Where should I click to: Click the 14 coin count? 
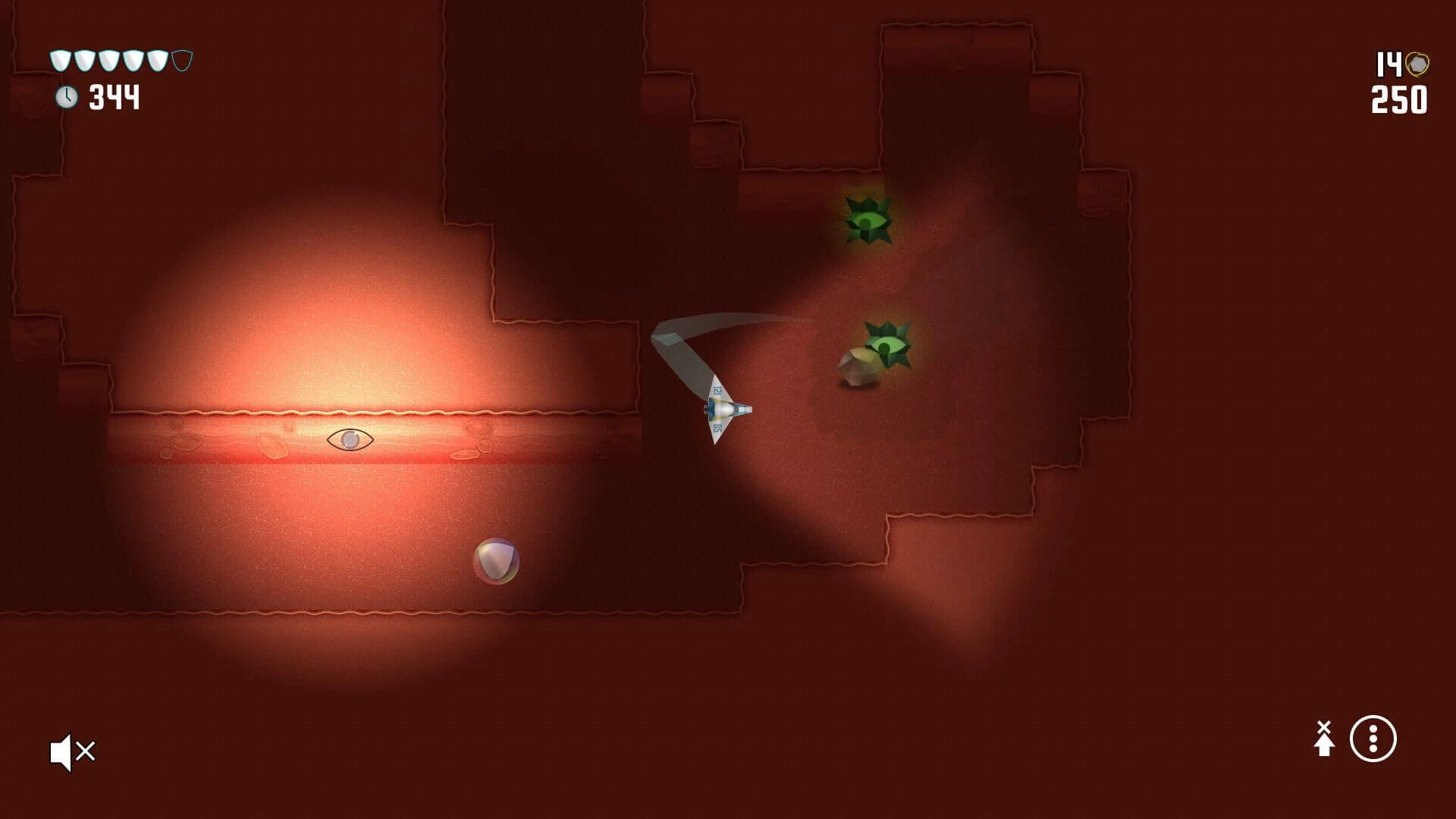click(x=1389, y=62)
